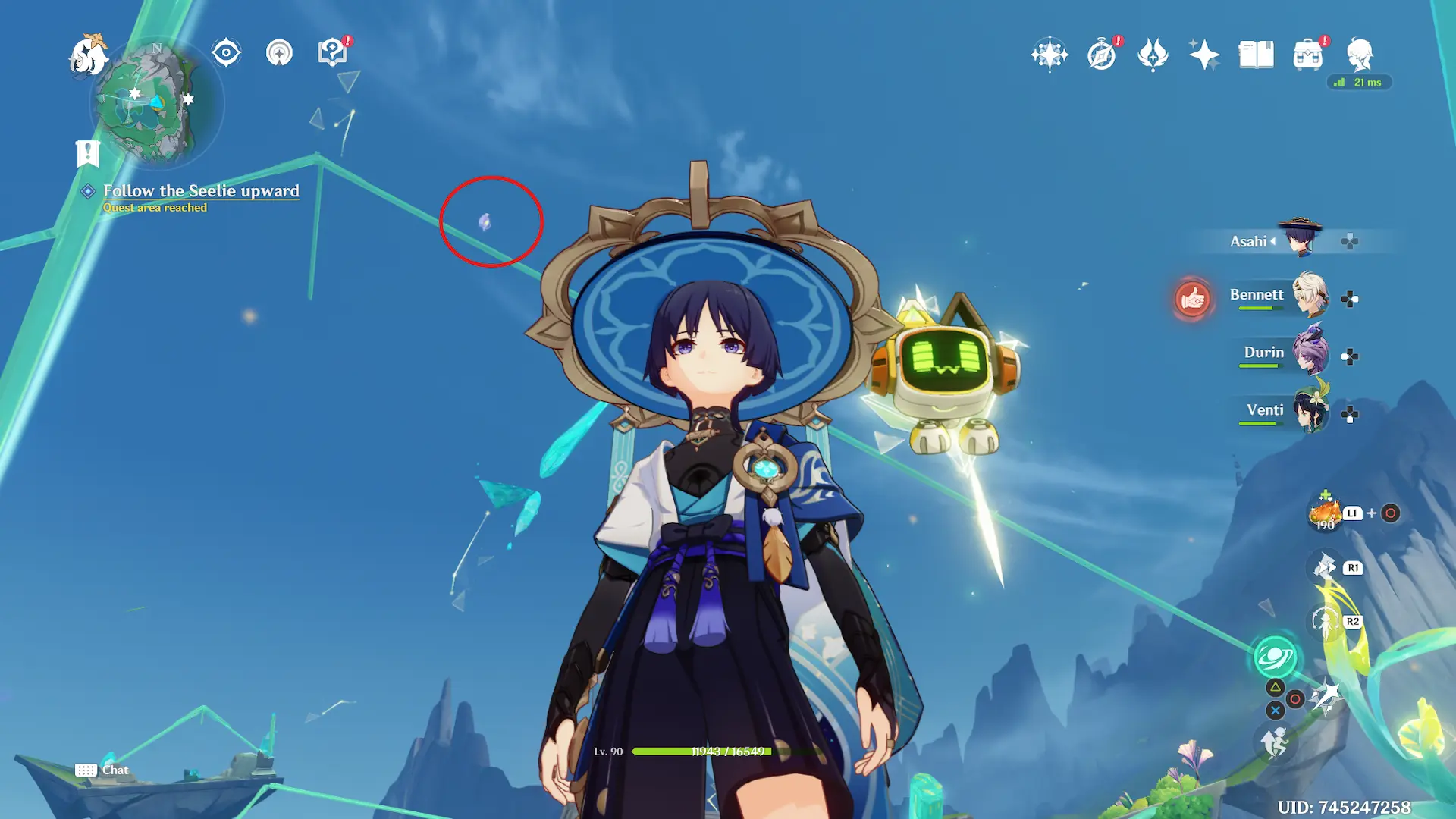Viewport: 1456px width, 819px height.
Task: Open the tutorial book icon with alert
Action: (x=332, y=52)
